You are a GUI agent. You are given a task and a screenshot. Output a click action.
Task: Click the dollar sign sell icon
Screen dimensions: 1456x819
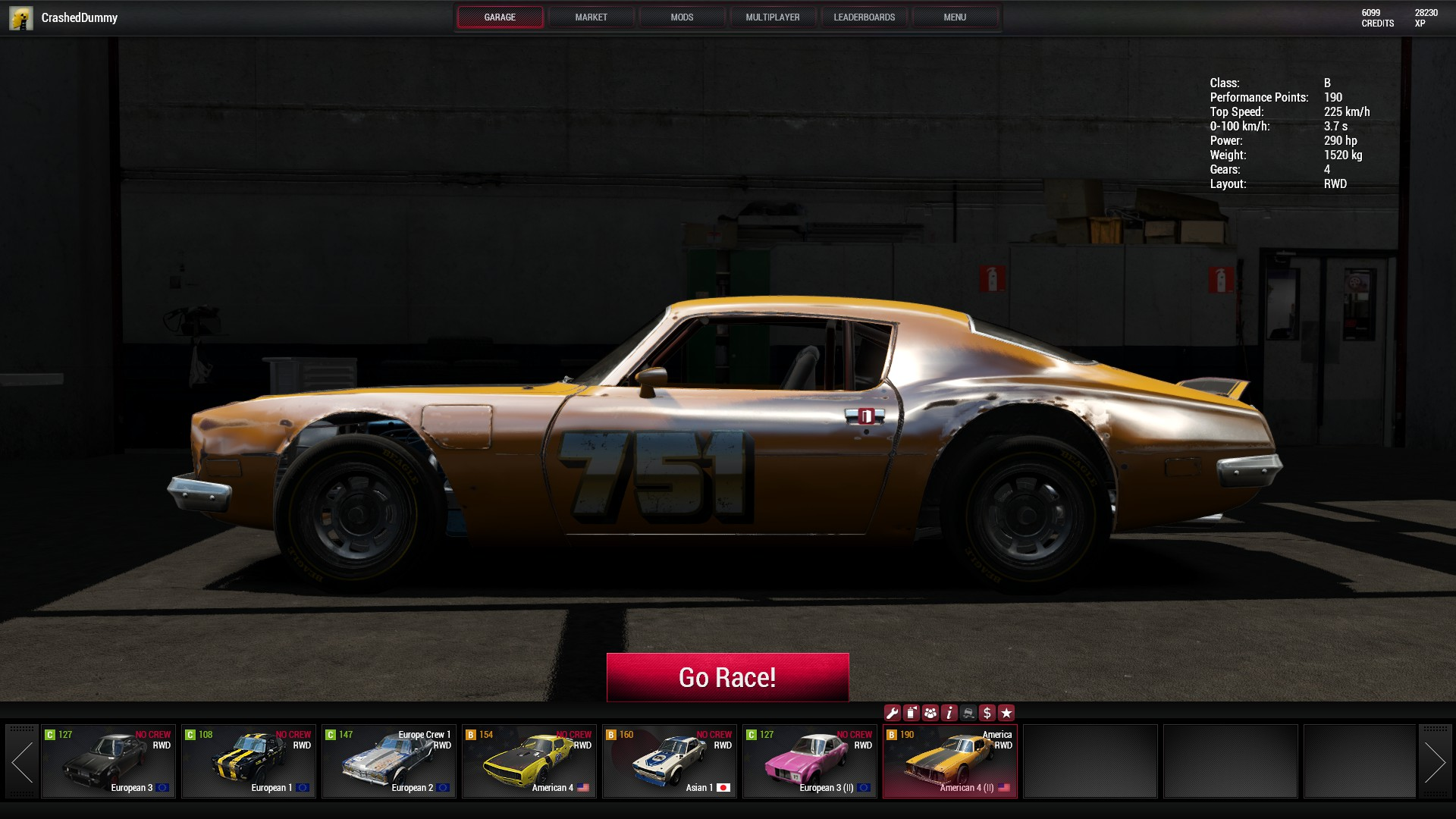987,713
